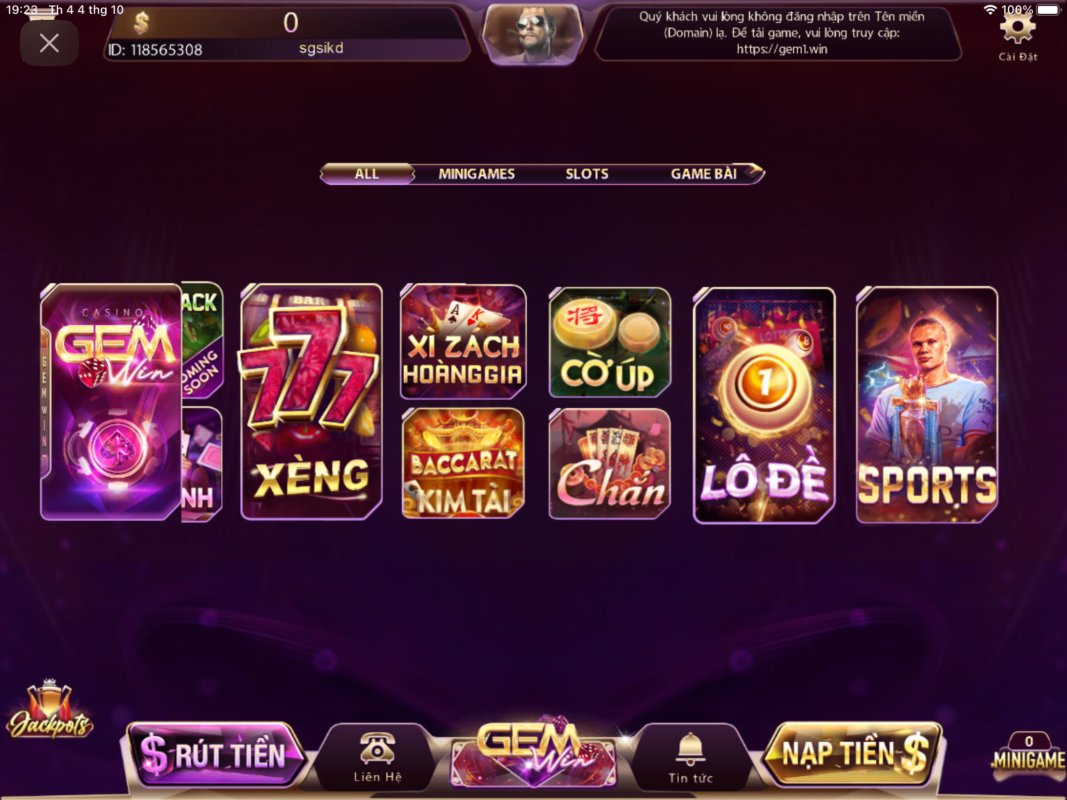
Task: Tap the player avatar portrait
Action: coord(532,34)
